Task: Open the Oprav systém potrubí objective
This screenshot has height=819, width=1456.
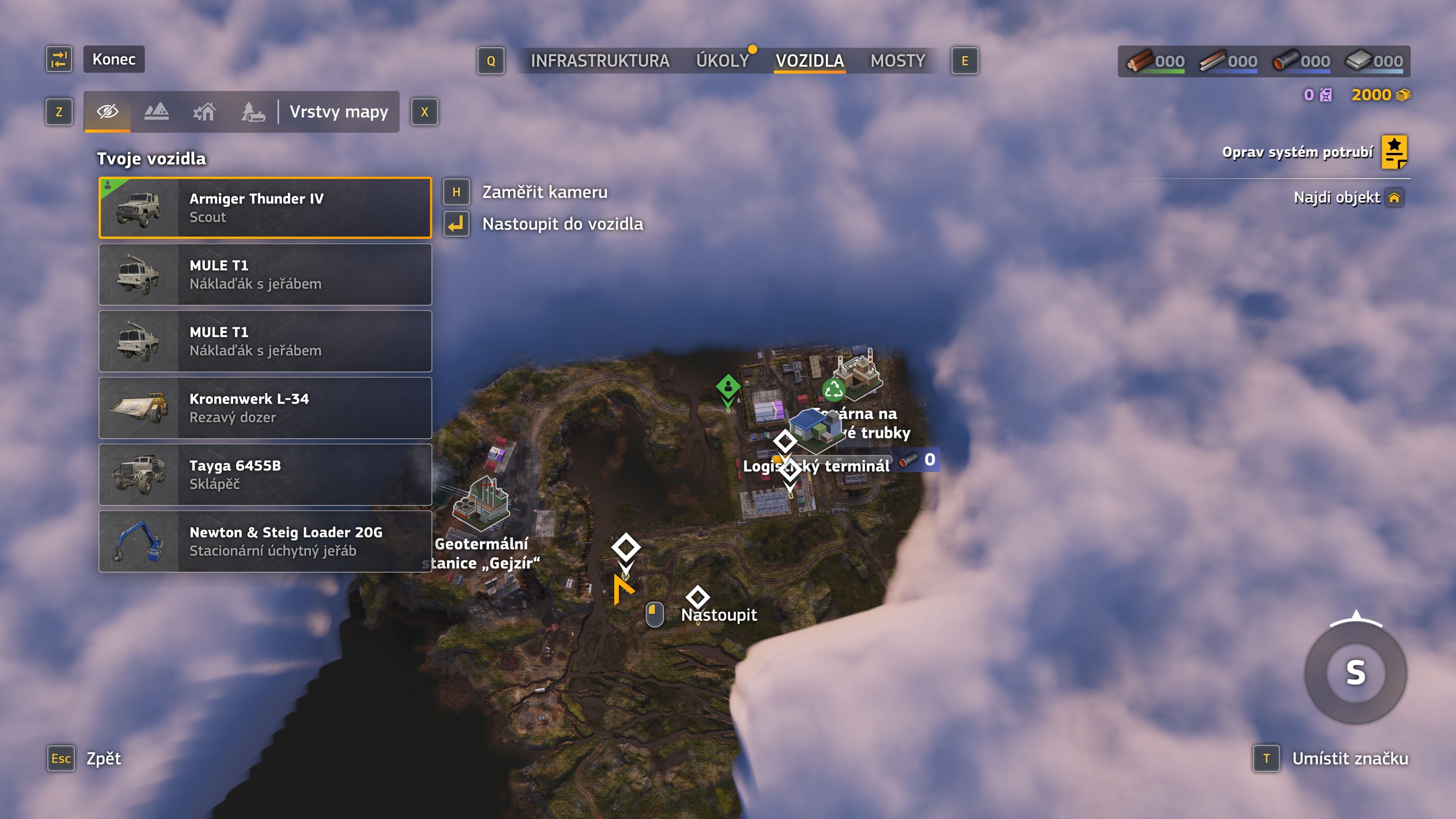Action: [1297, 152]
